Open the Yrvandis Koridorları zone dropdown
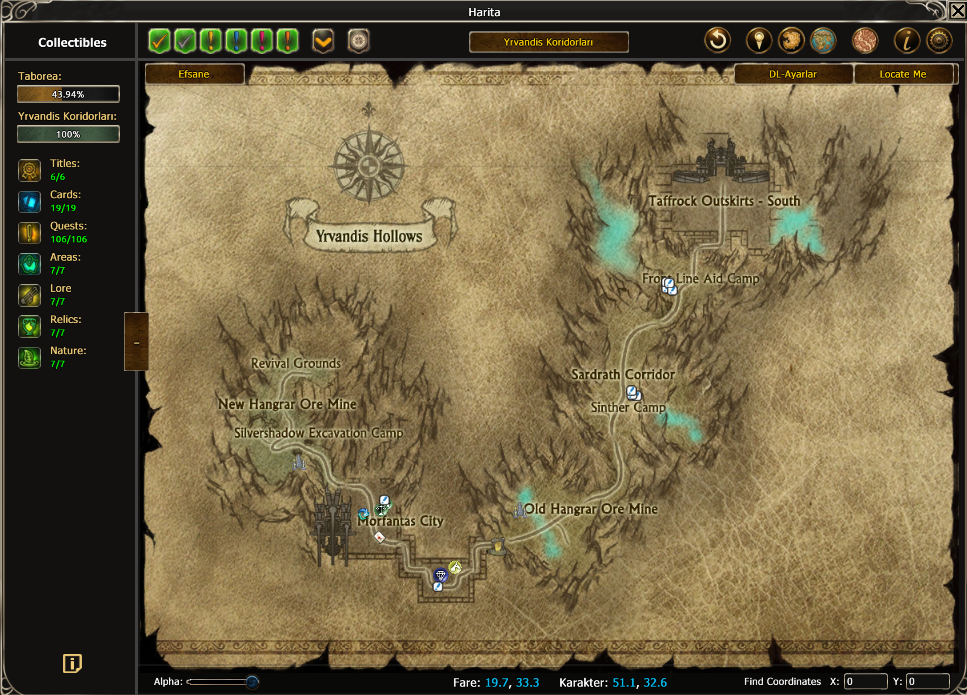 [549, 42]
